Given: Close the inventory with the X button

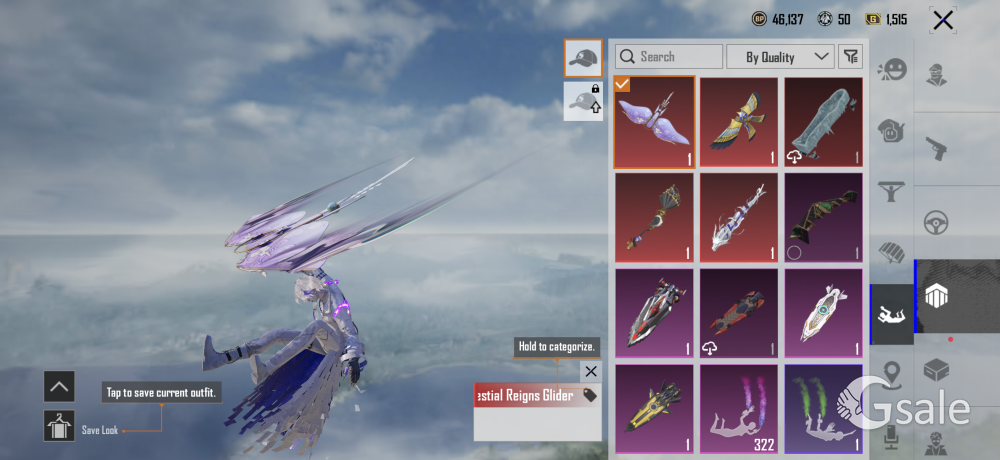Looking at the screenshot, I should coord(942,20).
